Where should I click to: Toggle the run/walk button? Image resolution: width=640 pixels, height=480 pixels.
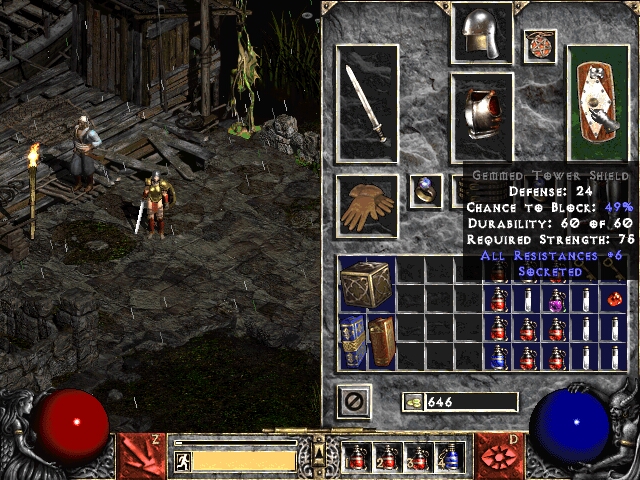183,461
